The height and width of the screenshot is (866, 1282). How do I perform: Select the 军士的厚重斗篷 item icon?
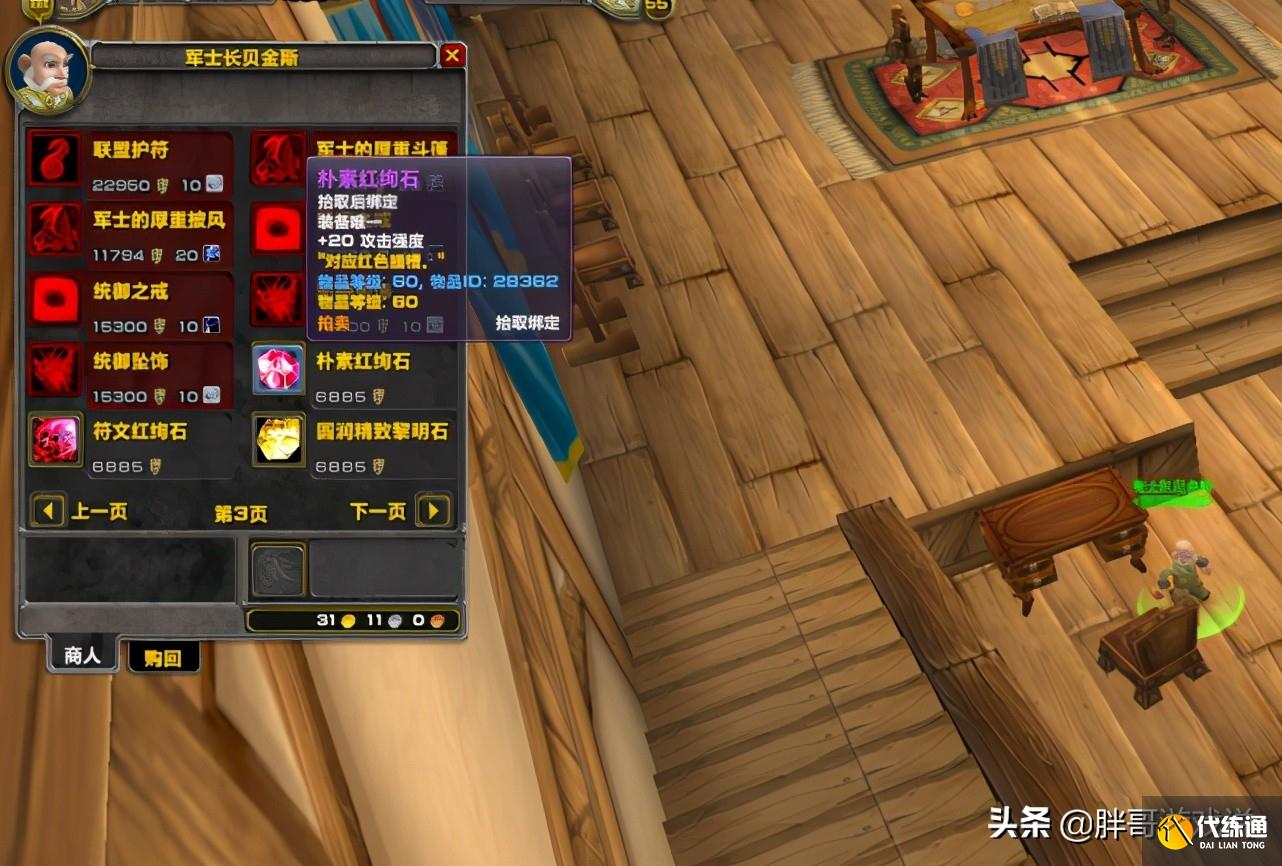click(278, 158)
